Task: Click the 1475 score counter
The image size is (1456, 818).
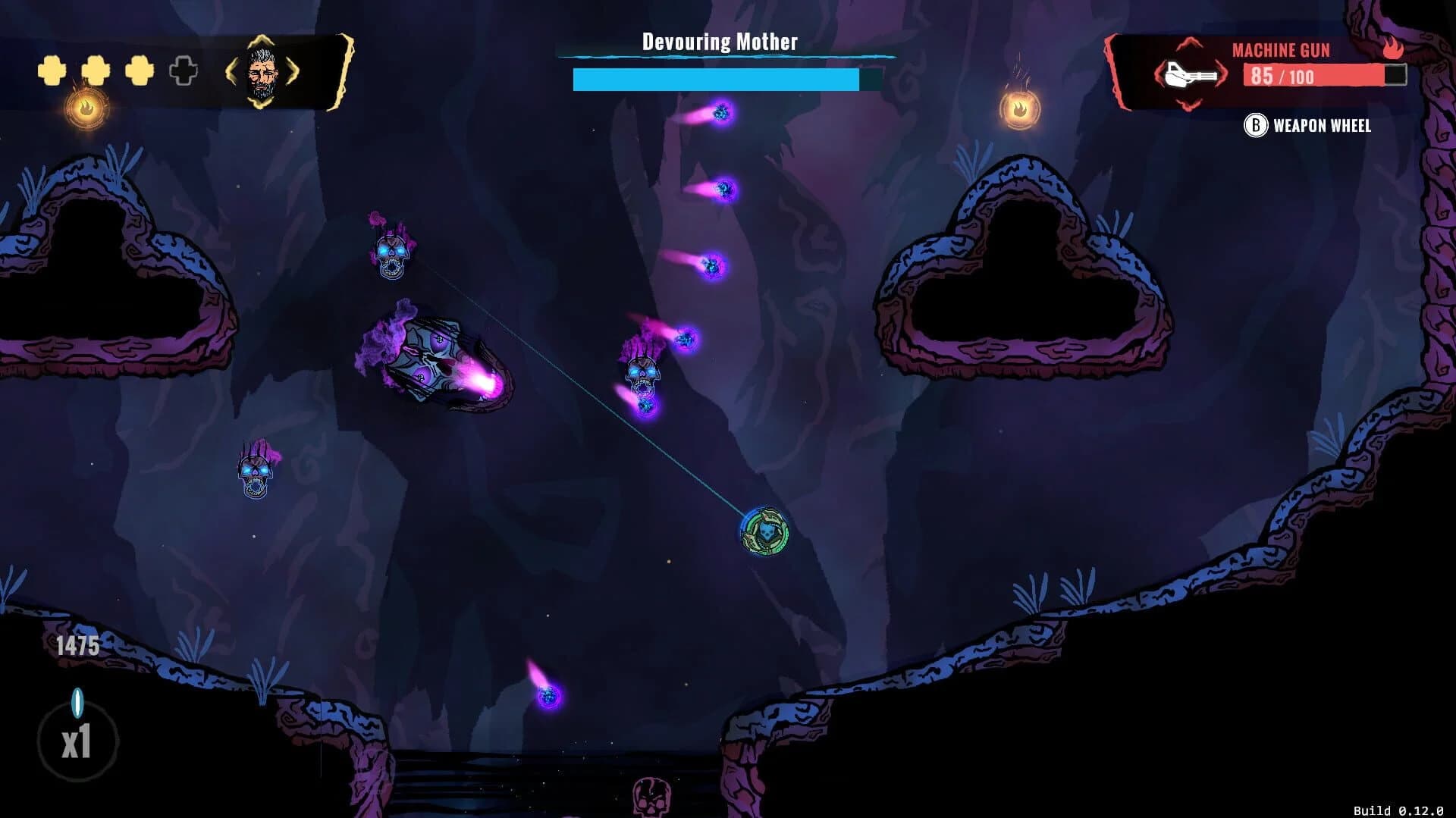Action: coord(76,646)
